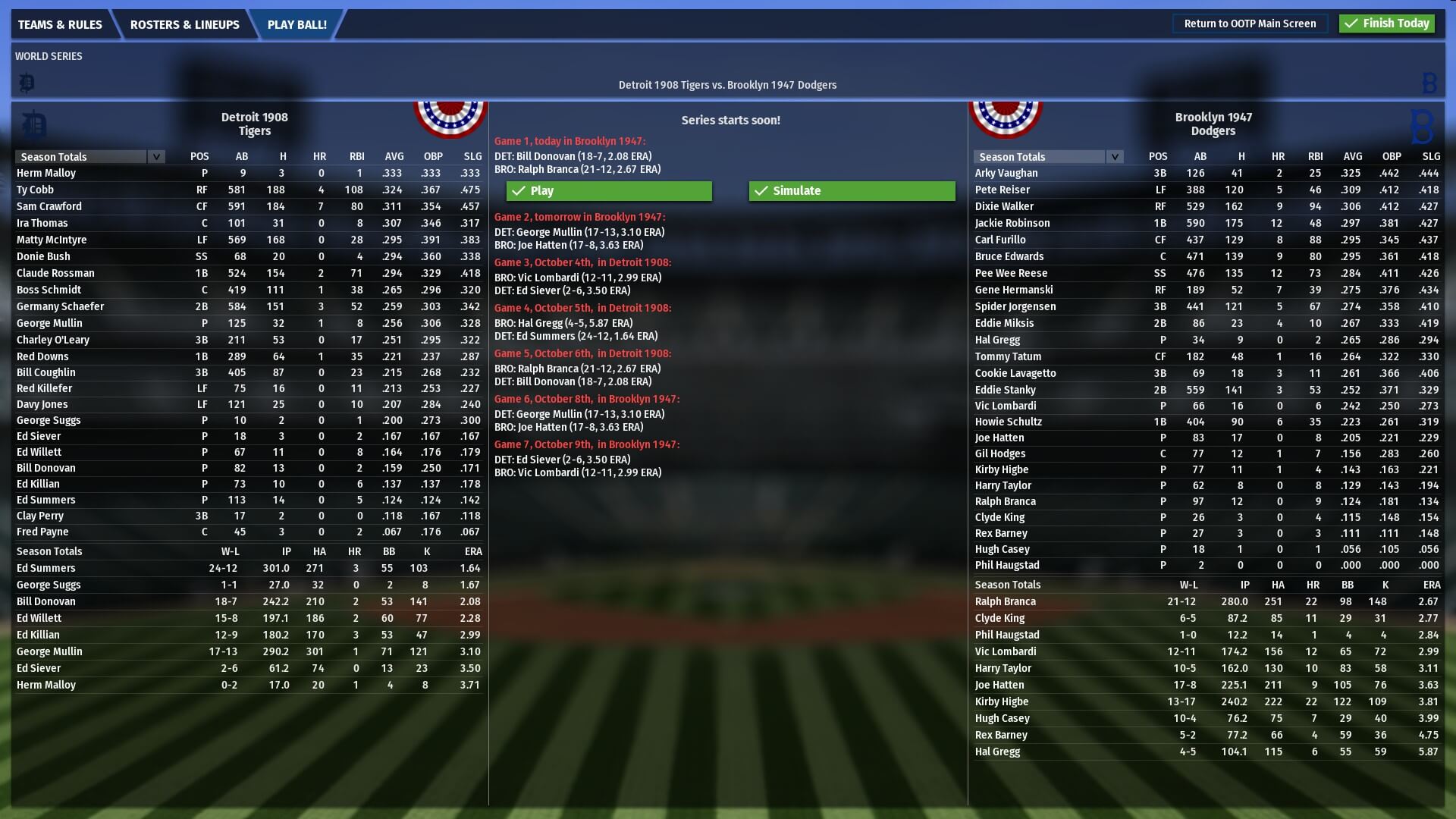Select Ralph Branca in Brooklyn pitching totals
Image resolution: width=1456 pixels, height=819 pixels.
tap(1005, 601)
